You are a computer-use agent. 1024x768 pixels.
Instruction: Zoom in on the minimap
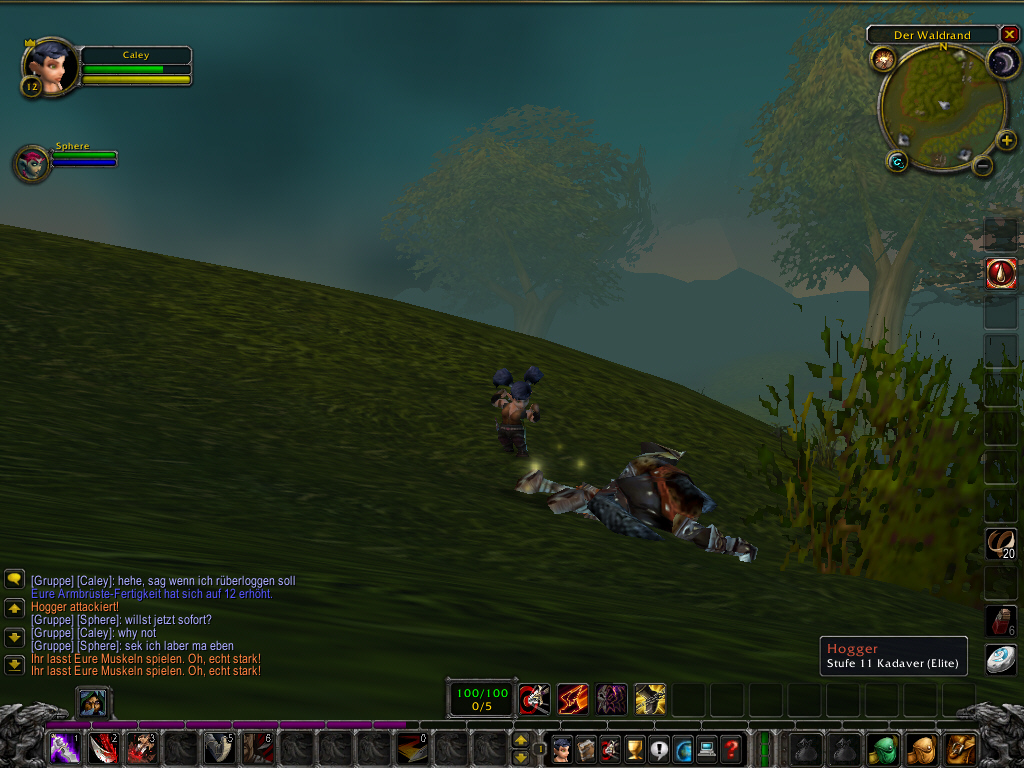tap(1007, 141)
